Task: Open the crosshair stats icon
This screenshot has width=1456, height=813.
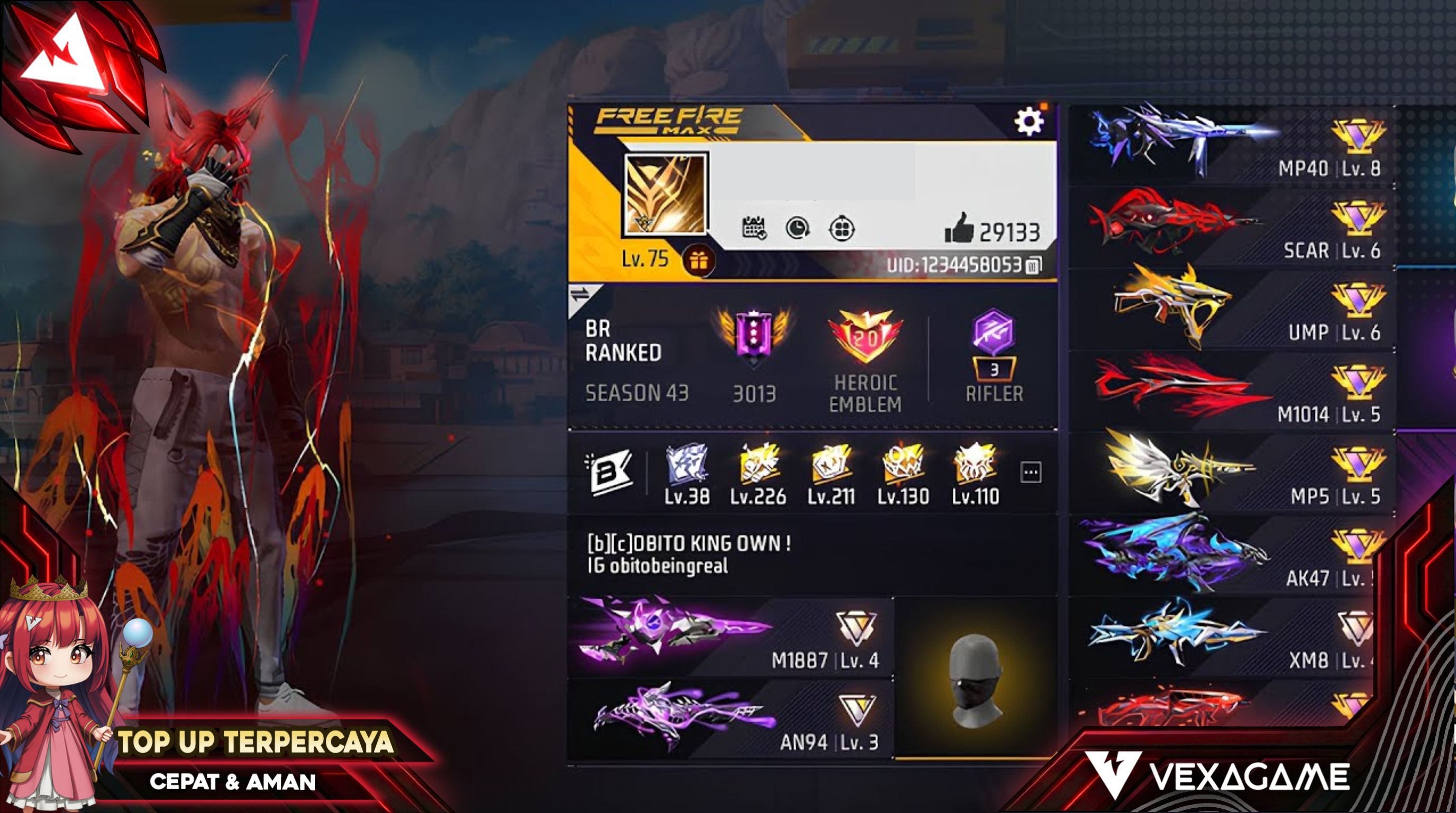Action: pyautogui.click(x=842, y=229)
